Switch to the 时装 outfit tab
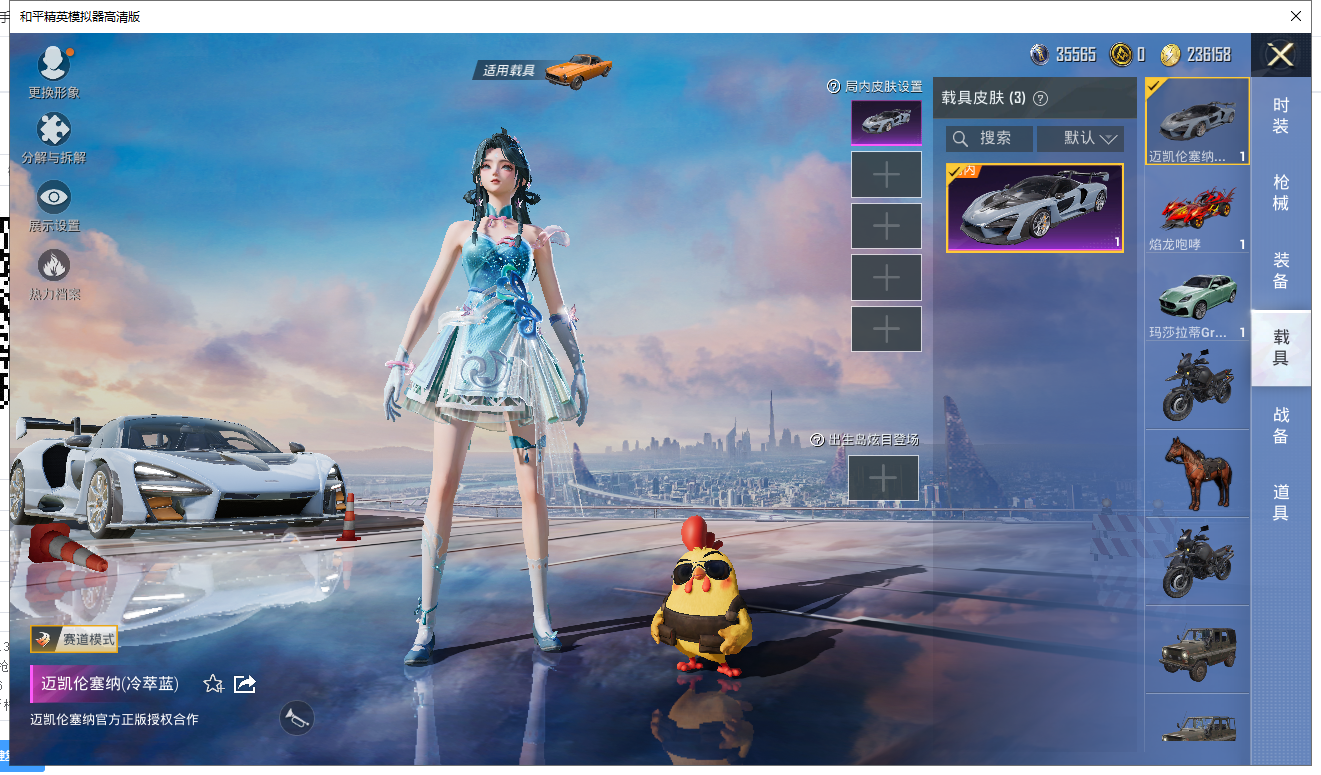 pyautogui.click(x=1280, y=116)
